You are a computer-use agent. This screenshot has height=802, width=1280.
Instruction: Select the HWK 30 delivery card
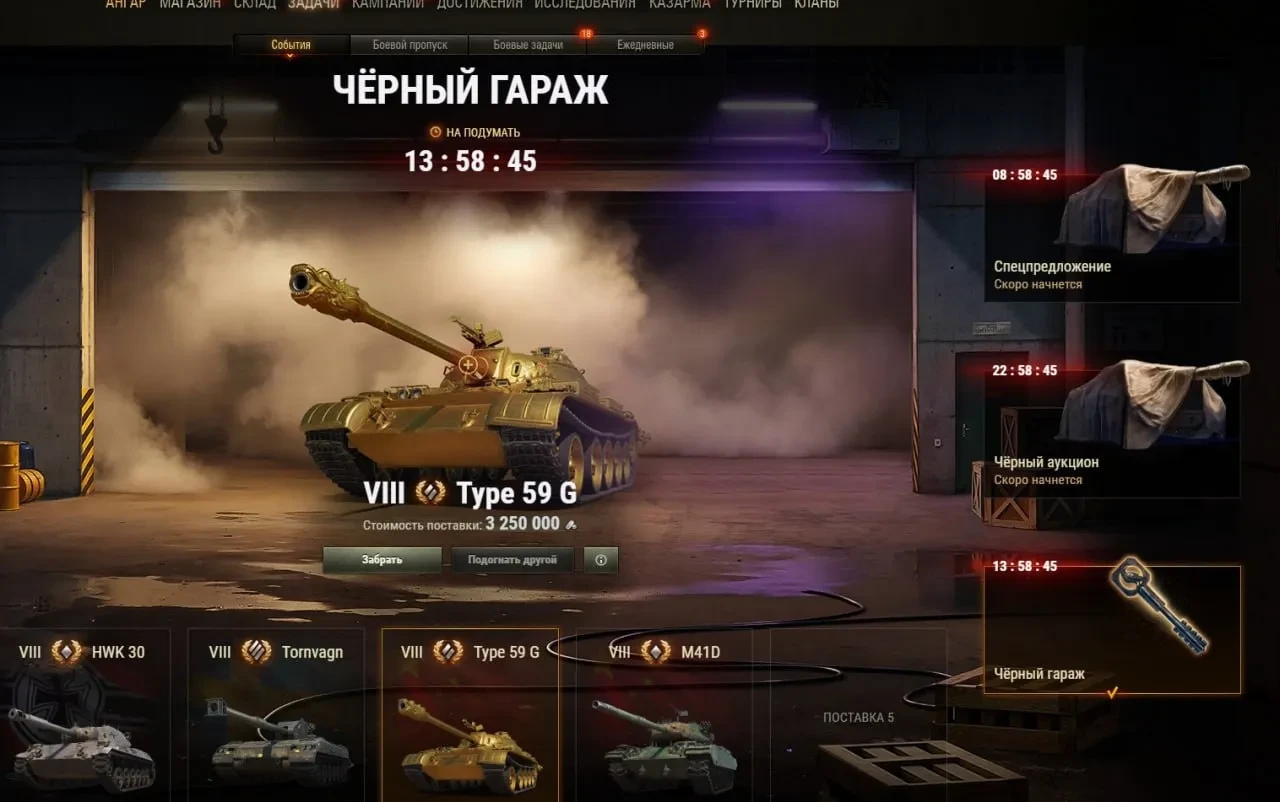[x=85, y=714]
